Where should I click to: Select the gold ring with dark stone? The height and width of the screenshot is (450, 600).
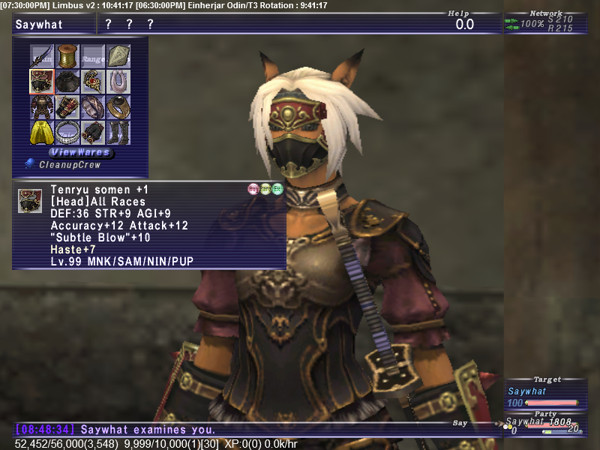coord(117,107)
